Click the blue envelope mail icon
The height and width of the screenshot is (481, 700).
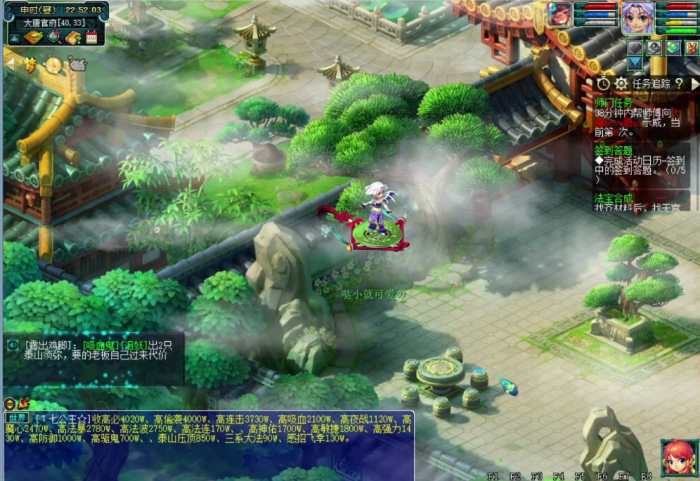[634, 65]
